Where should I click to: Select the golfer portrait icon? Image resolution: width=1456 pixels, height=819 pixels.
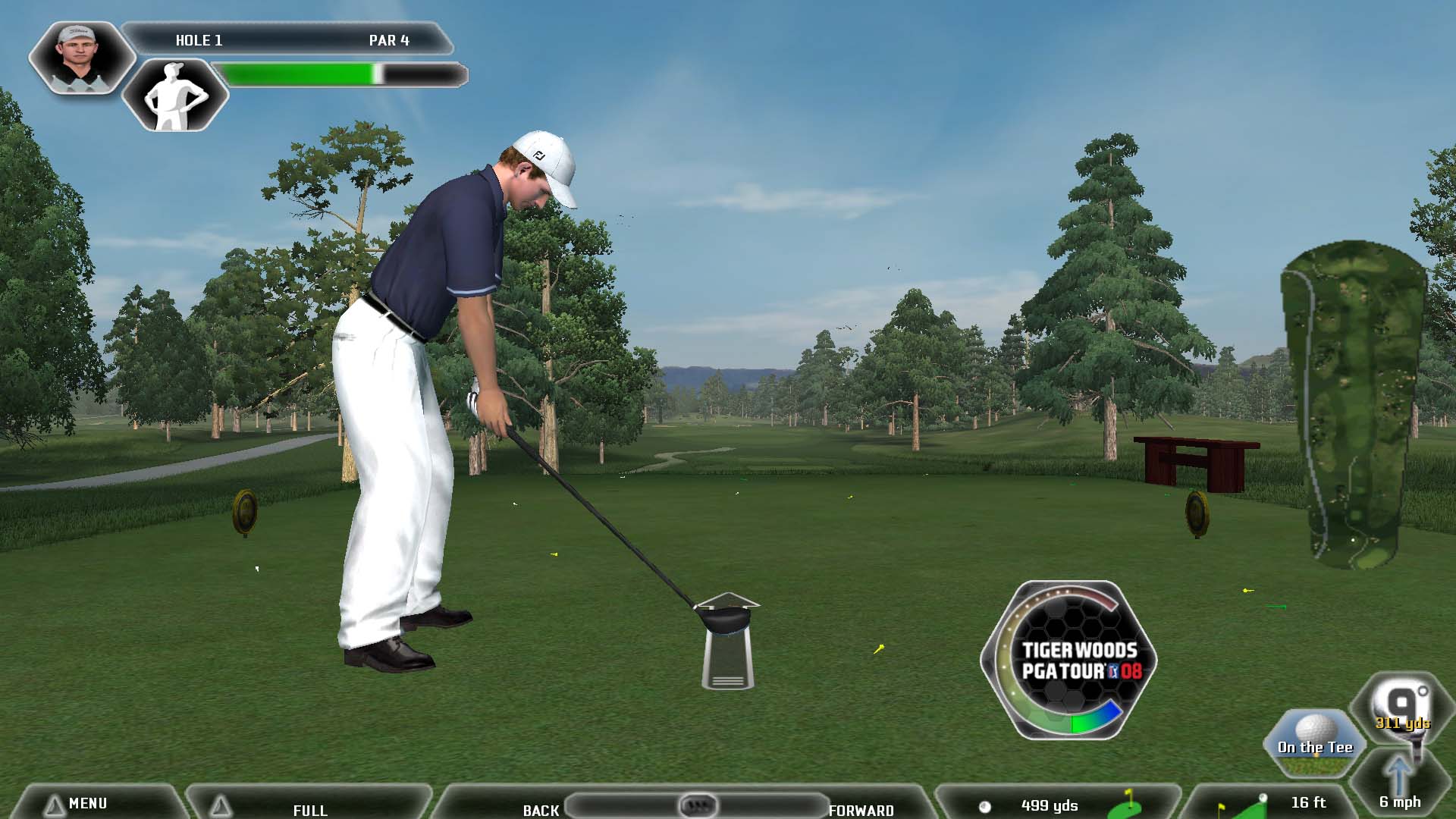[80, 57]
